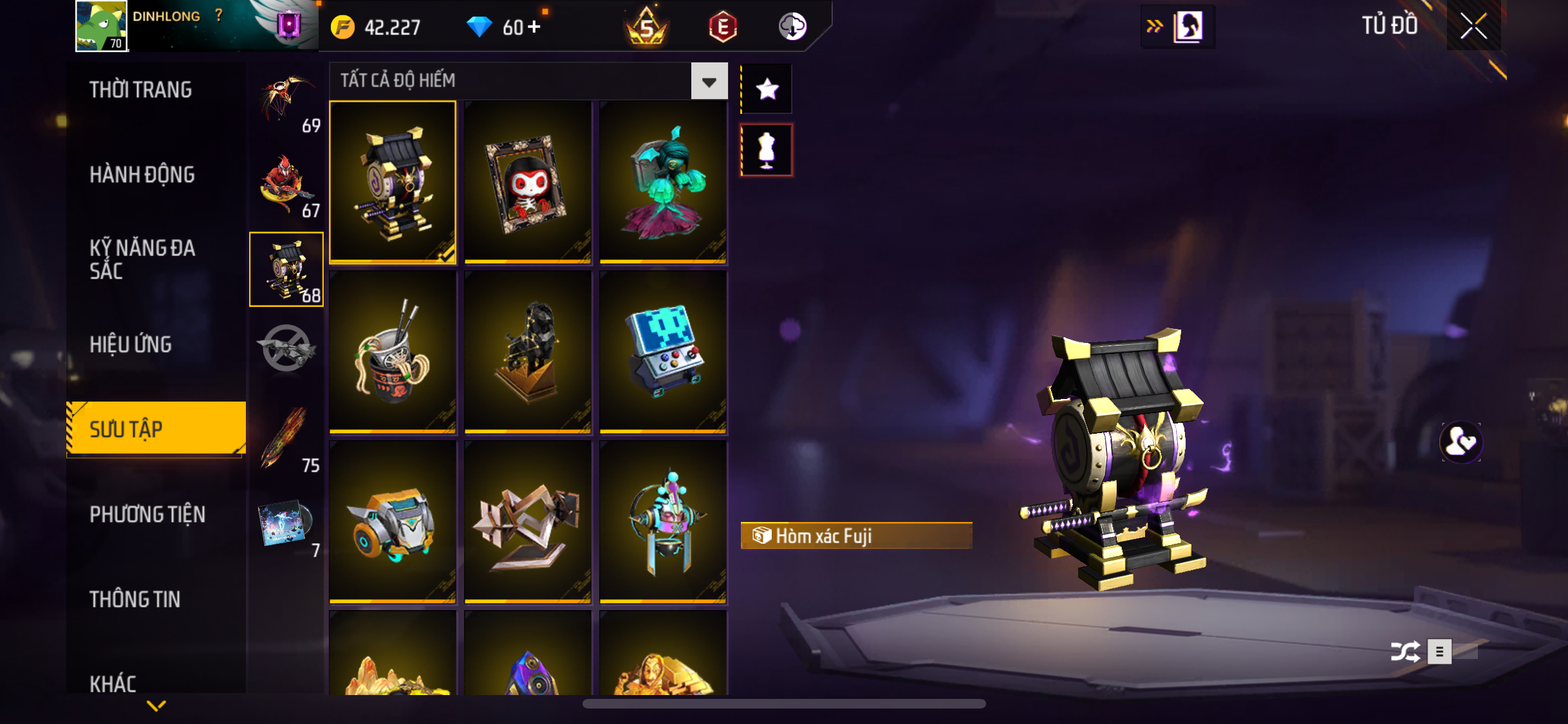Open the Tất Cả Độ Hiếm rarity dropdown
The height and width of the screenshot is (724, 1568).
coord(709,81)
